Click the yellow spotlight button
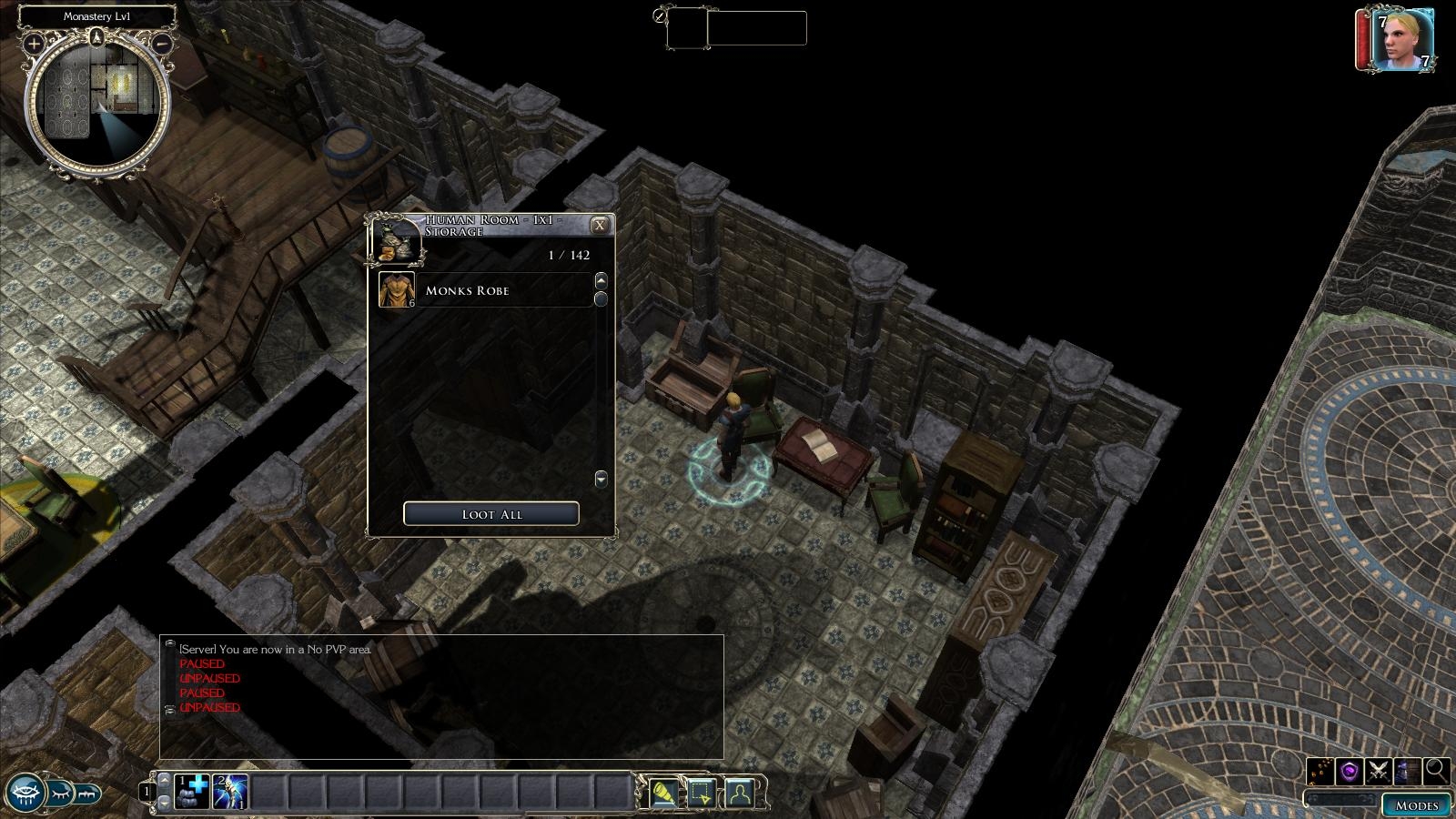This screenshot has height=819, width=1456. pyautogui.click(x=663, y=794)
